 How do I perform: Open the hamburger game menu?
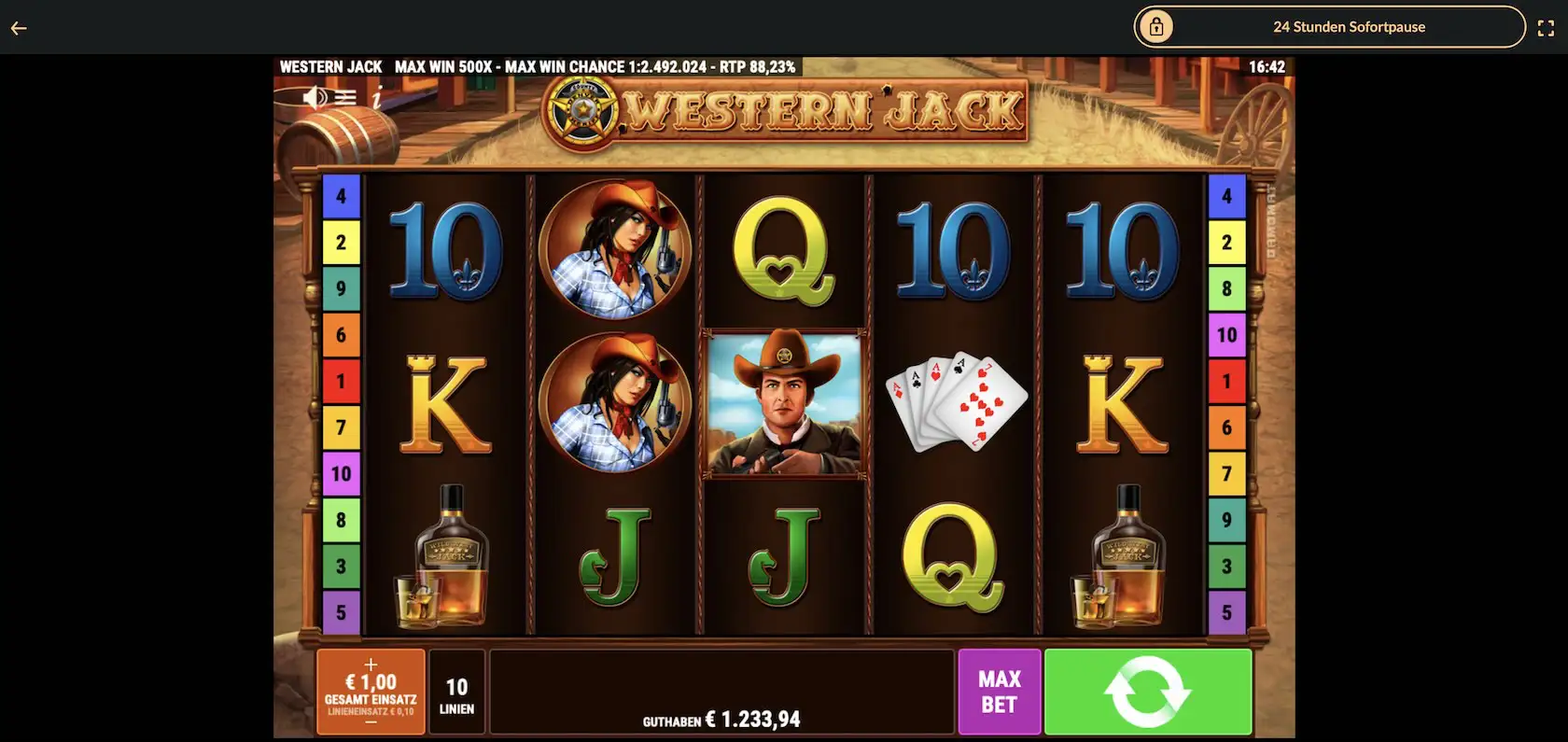pyautogui.click(x=346, y=96)
